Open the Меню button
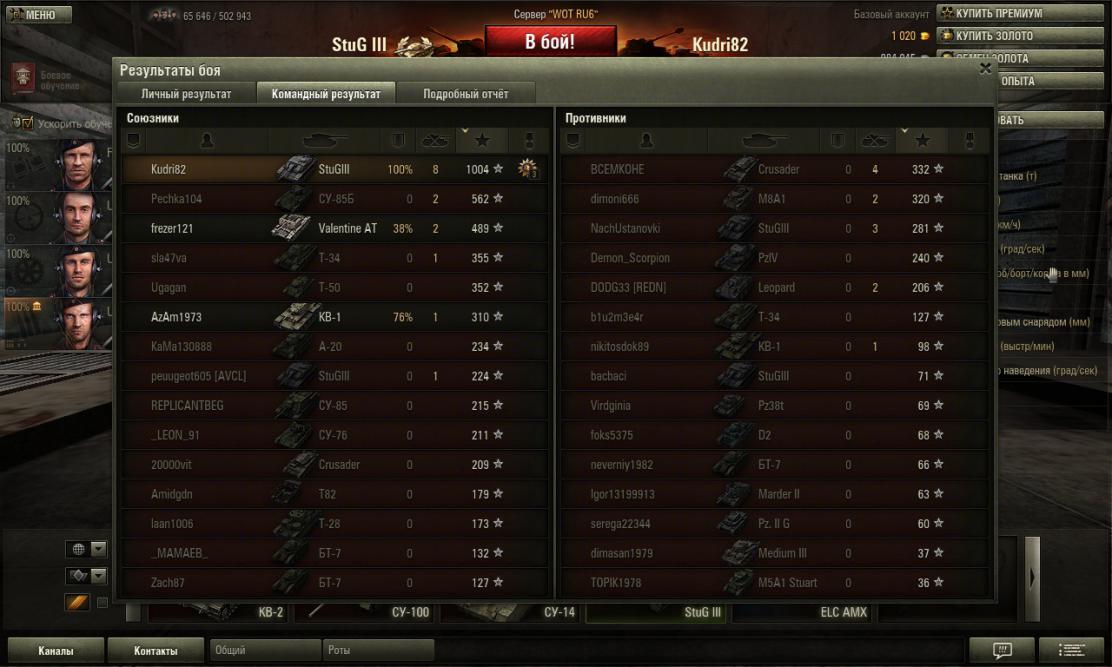1112x667 pixels. [40, 15]
